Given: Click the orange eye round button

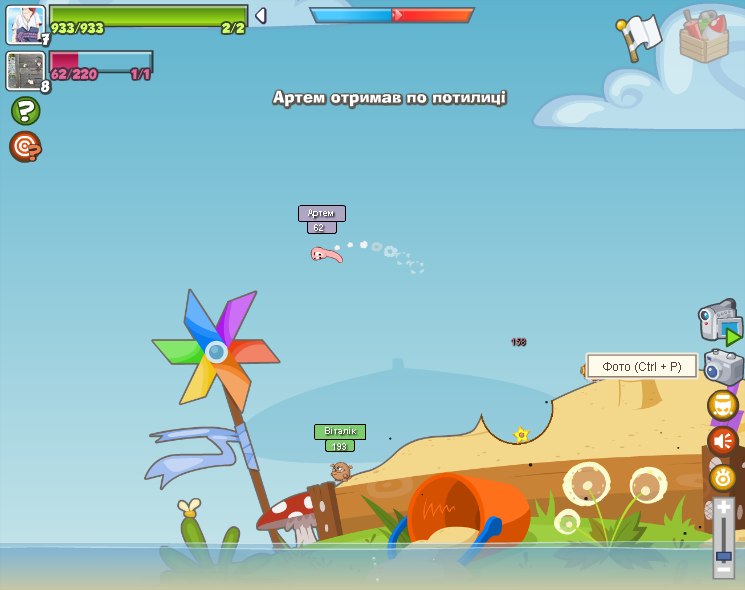Looking at the screenshot, I should pyautogui.click(x=722, y=477).
